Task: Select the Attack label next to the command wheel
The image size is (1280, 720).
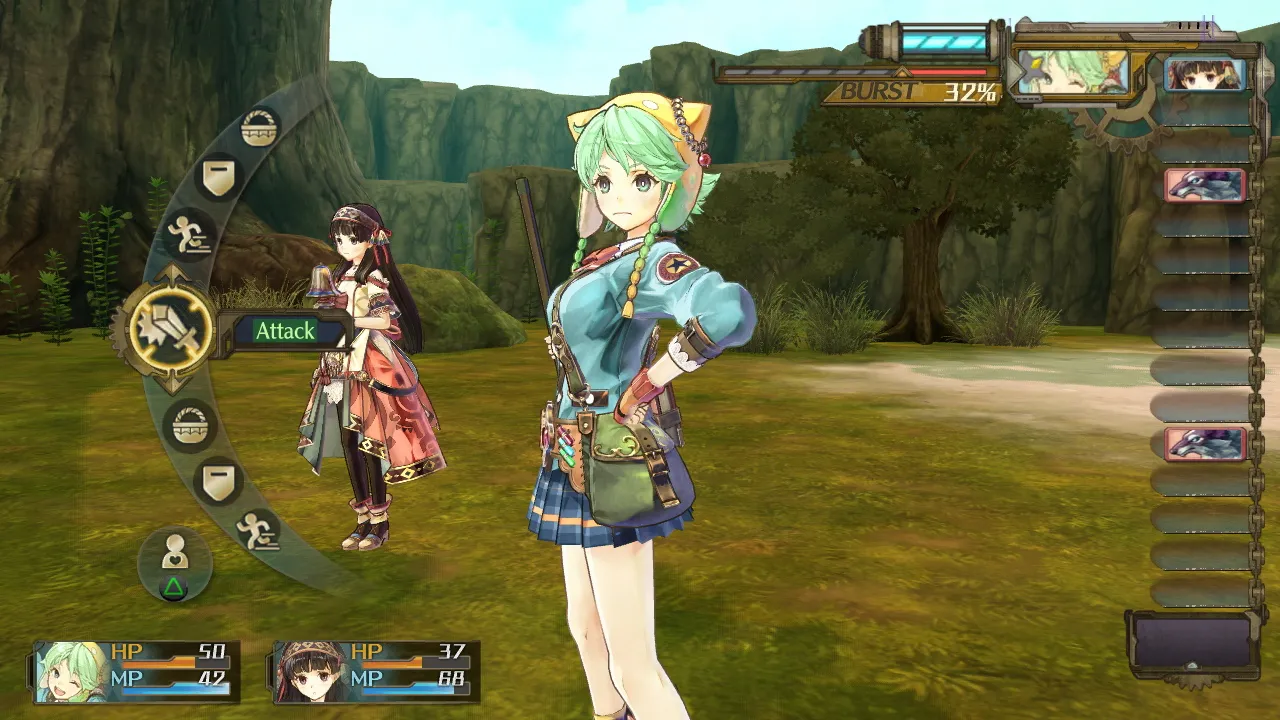Action: tap(286, 331)
